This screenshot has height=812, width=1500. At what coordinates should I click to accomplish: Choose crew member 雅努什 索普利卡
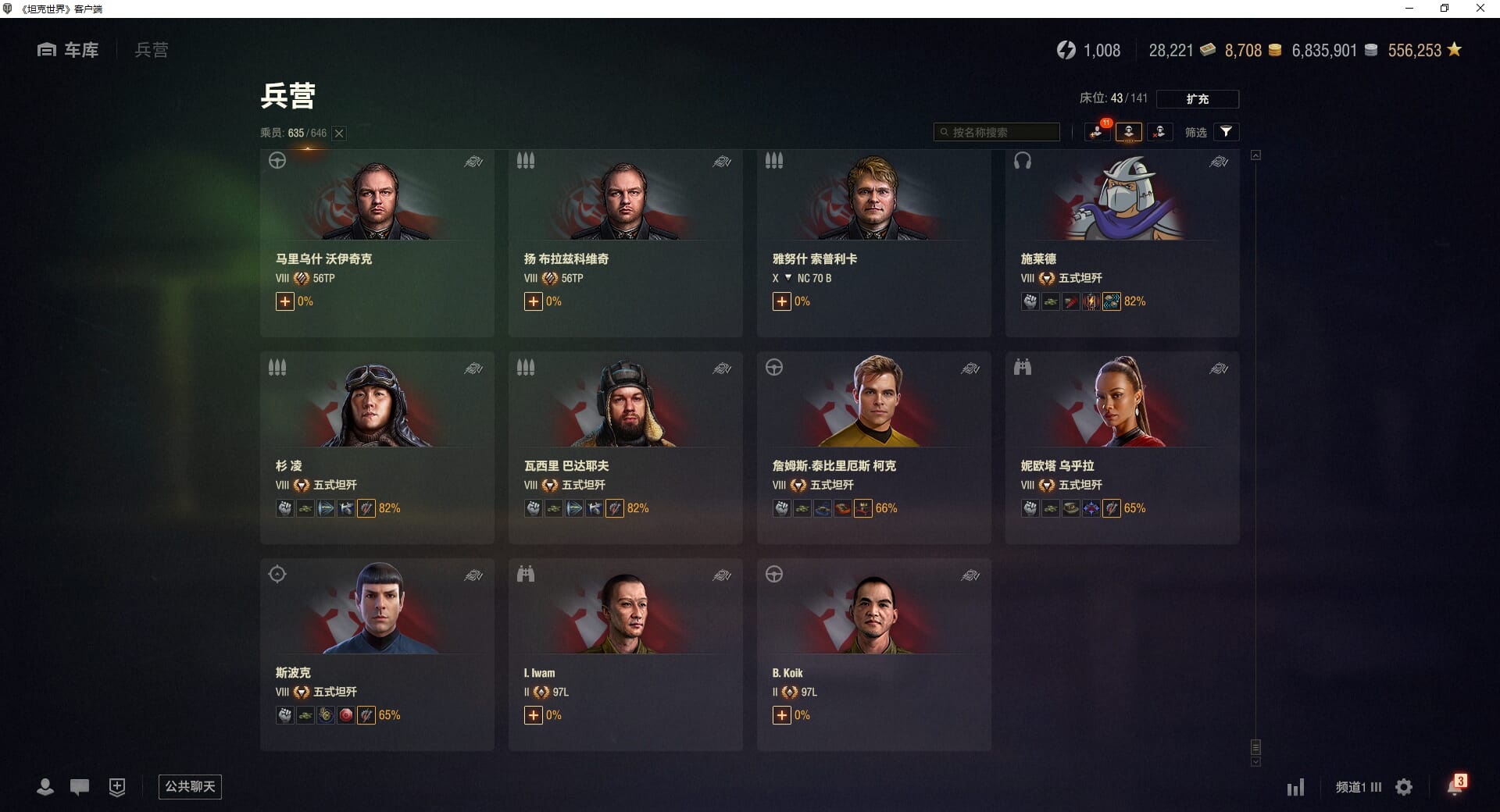[x=873, y=243]
